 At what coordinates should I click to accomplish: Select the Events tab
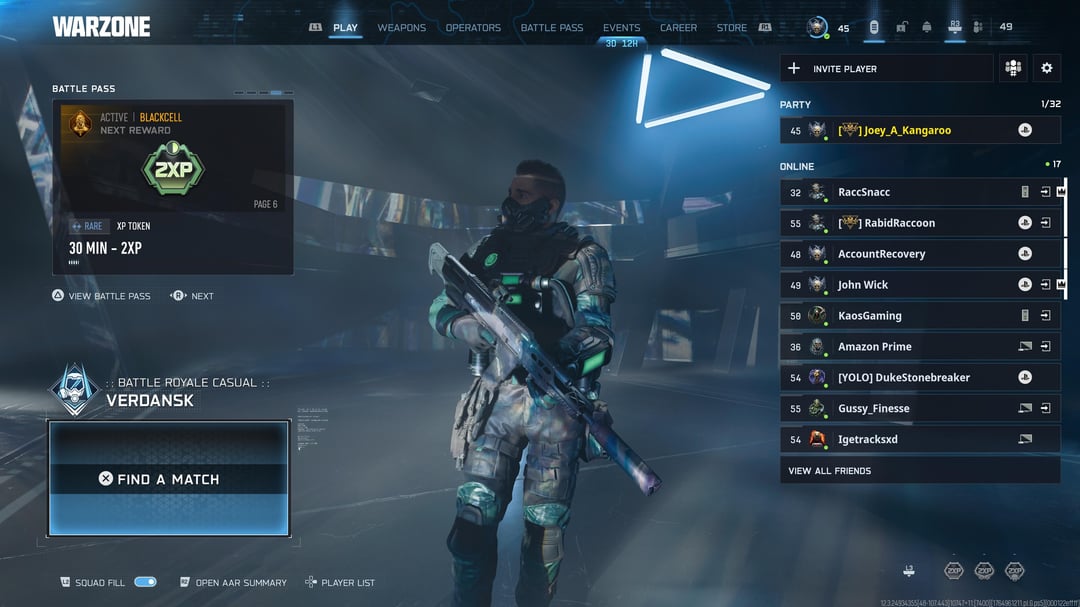[x=621, y=28]
